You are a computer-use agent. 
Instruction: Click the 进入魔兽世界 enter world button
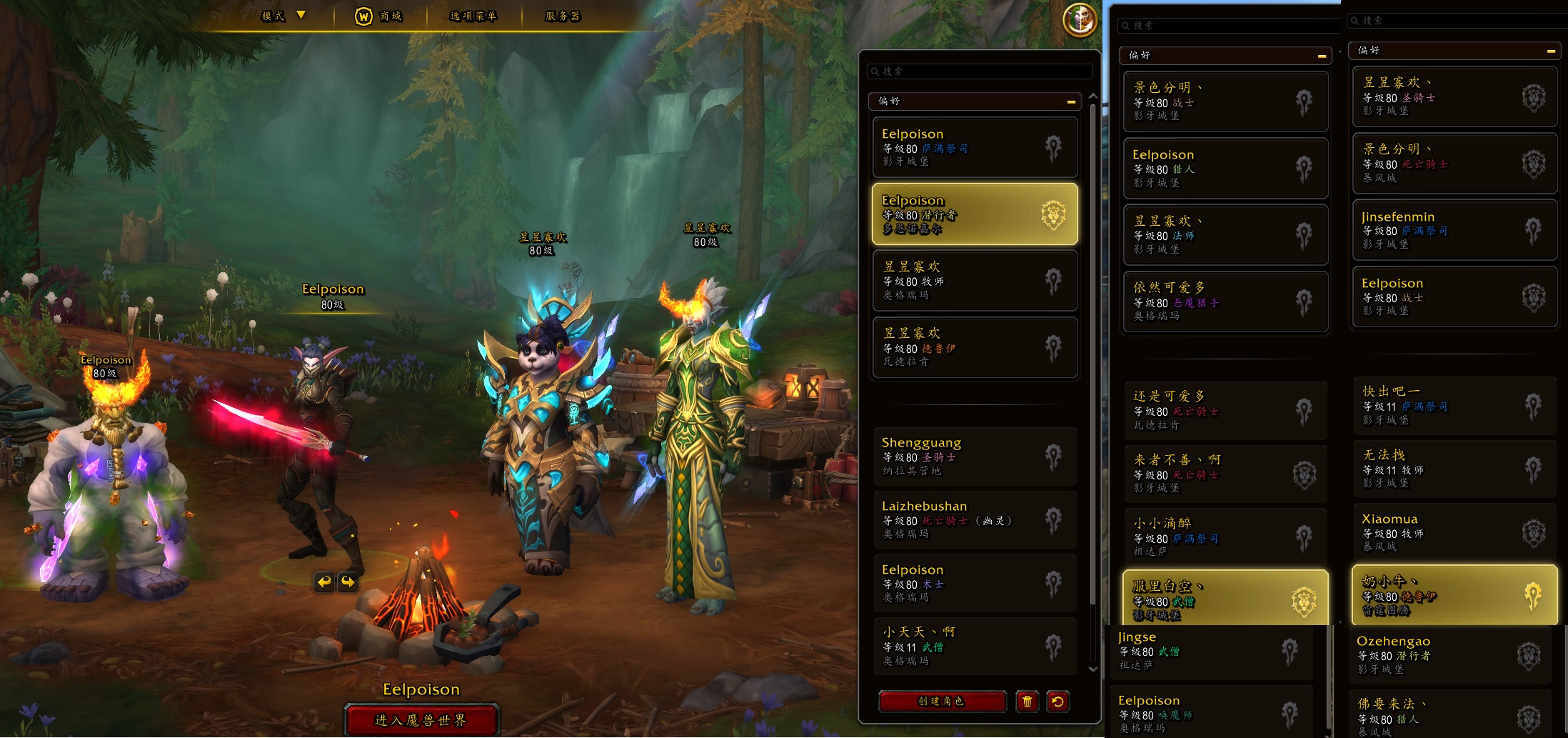pos(421,719)
